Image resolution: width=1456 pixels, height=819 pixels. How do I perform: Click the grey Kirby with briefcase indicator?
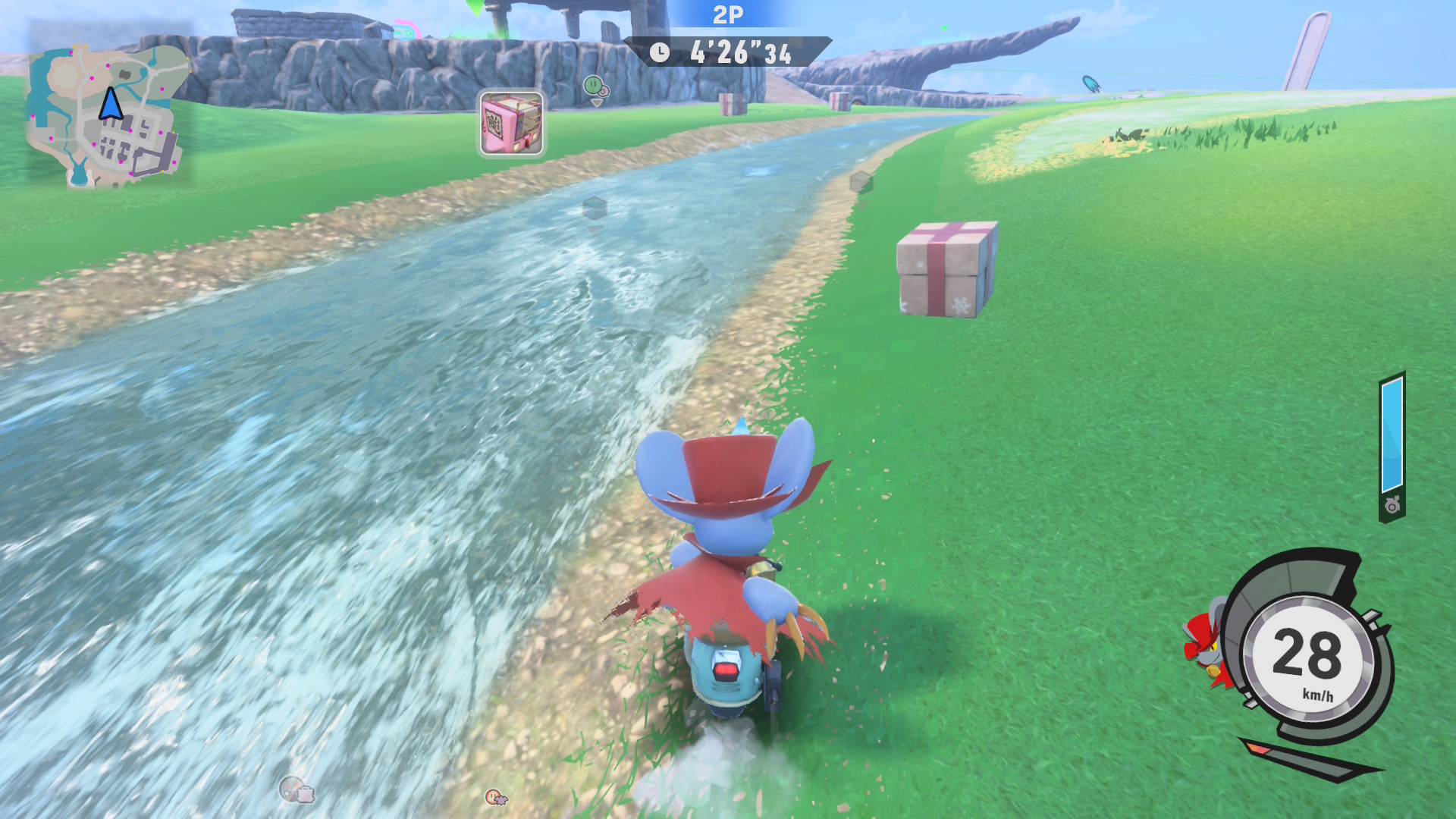click(296, 791)
